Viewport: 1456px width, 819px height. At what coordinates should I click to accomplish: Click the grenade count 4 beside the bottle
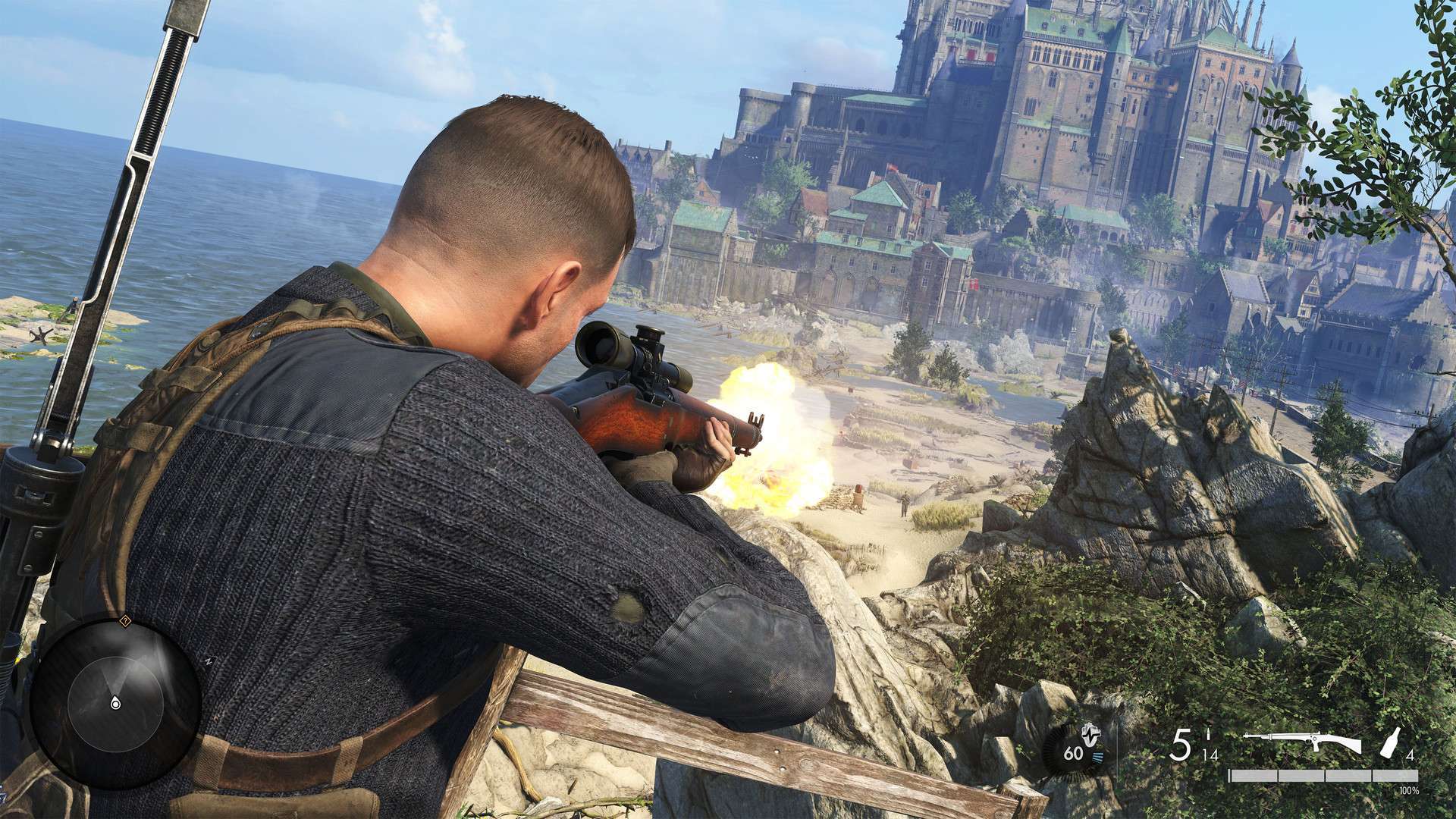click(x=1410, y=756)
